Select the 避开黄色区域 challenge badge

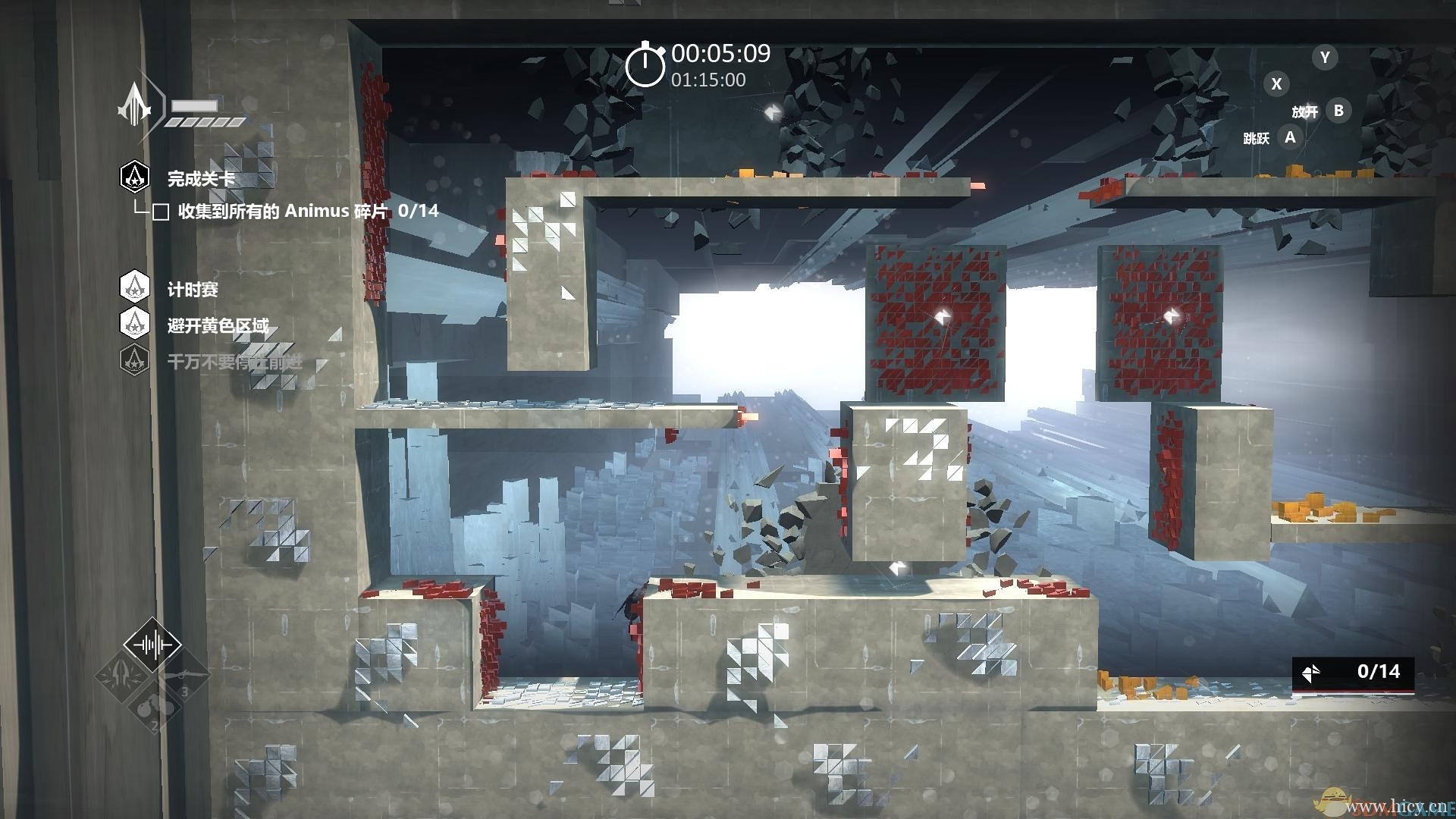point(135,324)
